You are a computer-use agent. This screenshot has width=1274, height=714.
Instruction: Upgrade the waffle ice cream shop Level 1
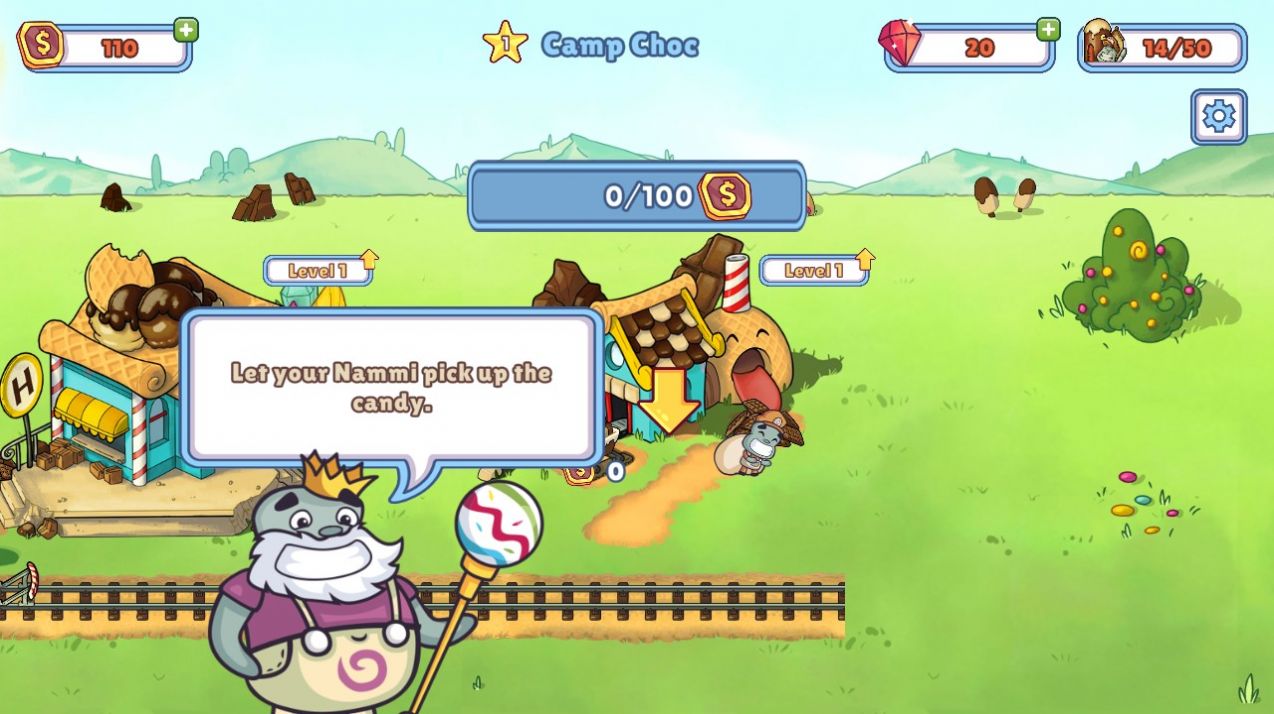(320, 270)
